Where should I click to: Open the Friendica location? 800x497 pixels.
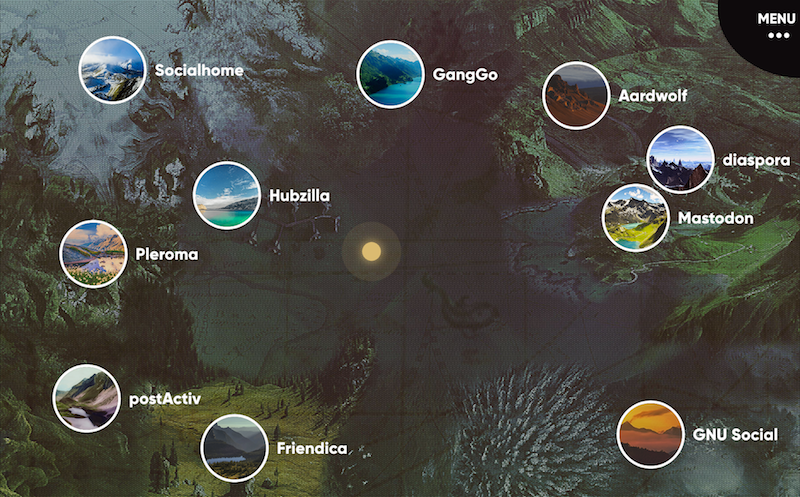tap(234, 448)
